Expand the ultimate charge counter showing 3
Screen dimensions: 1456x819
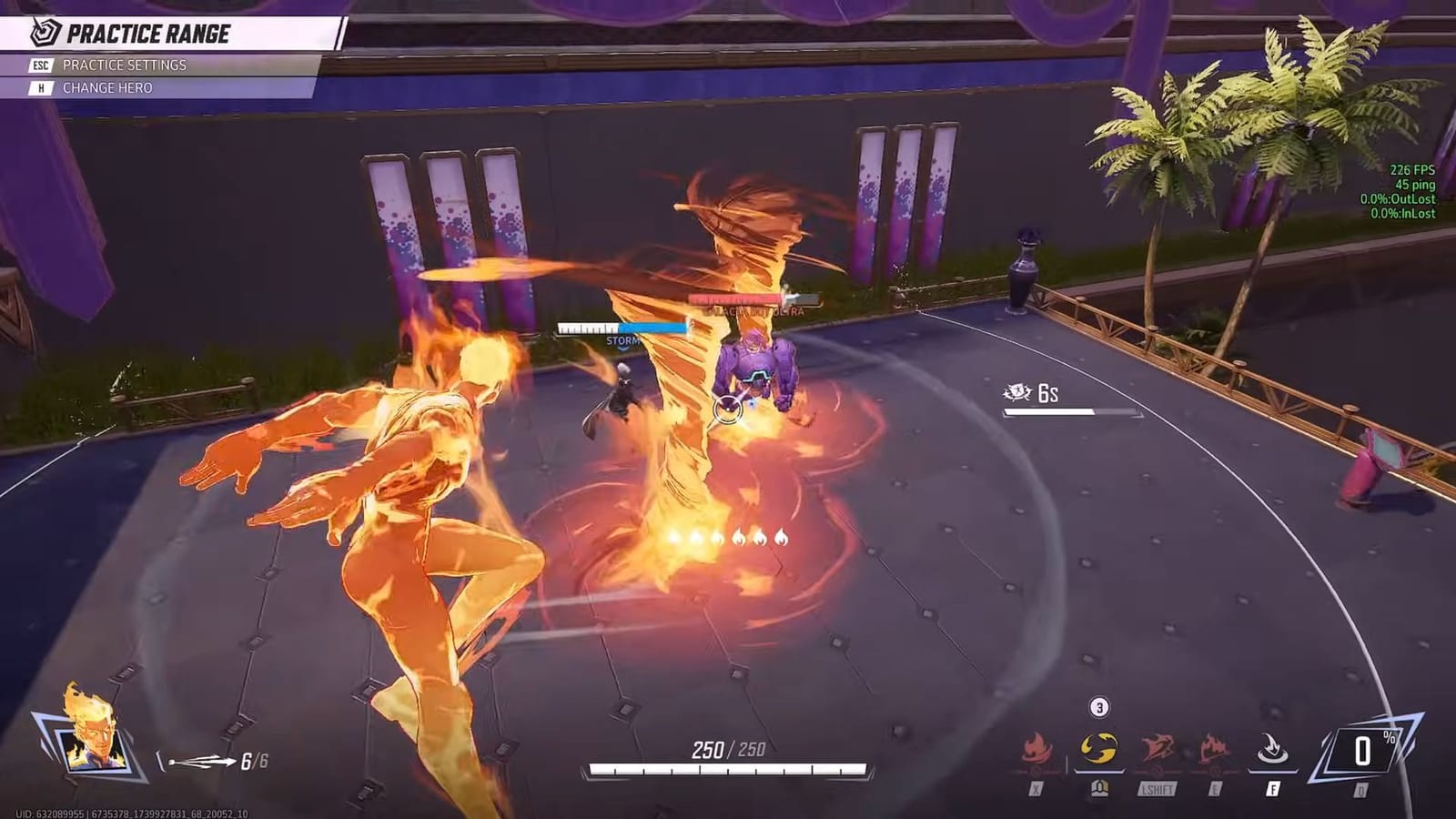1099,706
